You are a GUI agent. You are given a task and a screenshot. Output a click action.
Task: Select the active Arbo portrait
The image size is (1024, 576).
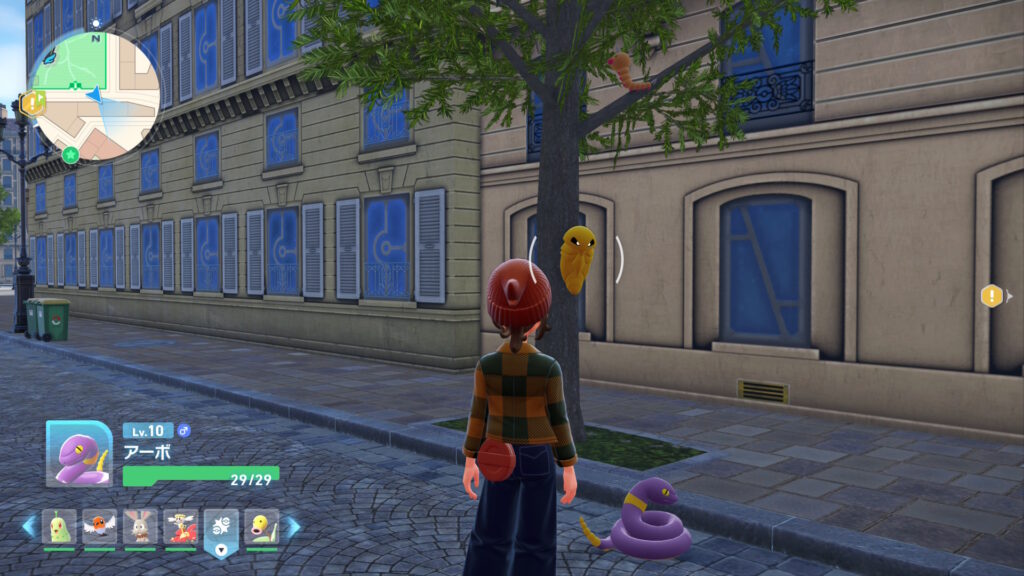pyautogui.click(x=79, y=453)
